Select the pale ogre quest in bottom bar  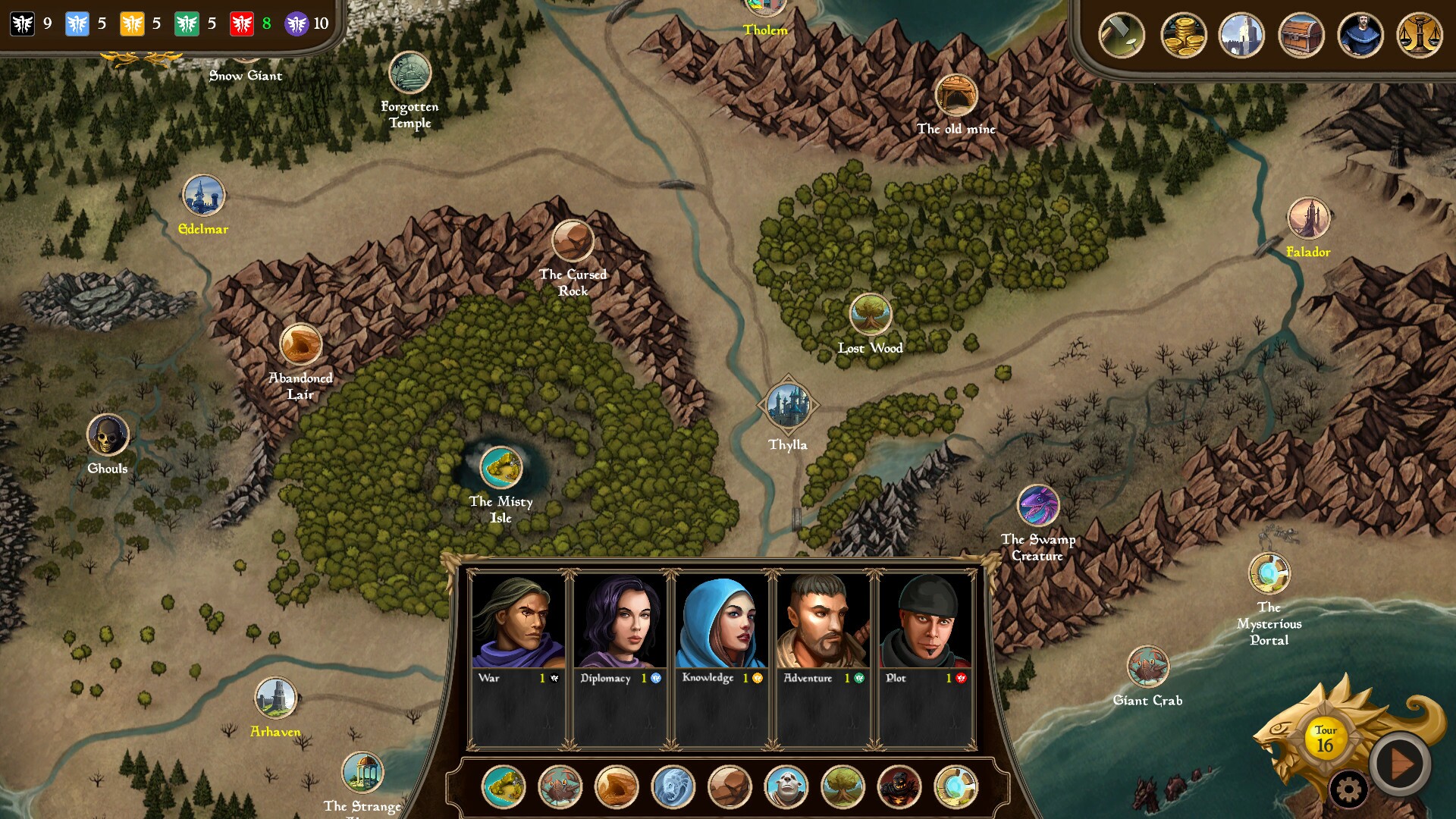click(786, 786)
